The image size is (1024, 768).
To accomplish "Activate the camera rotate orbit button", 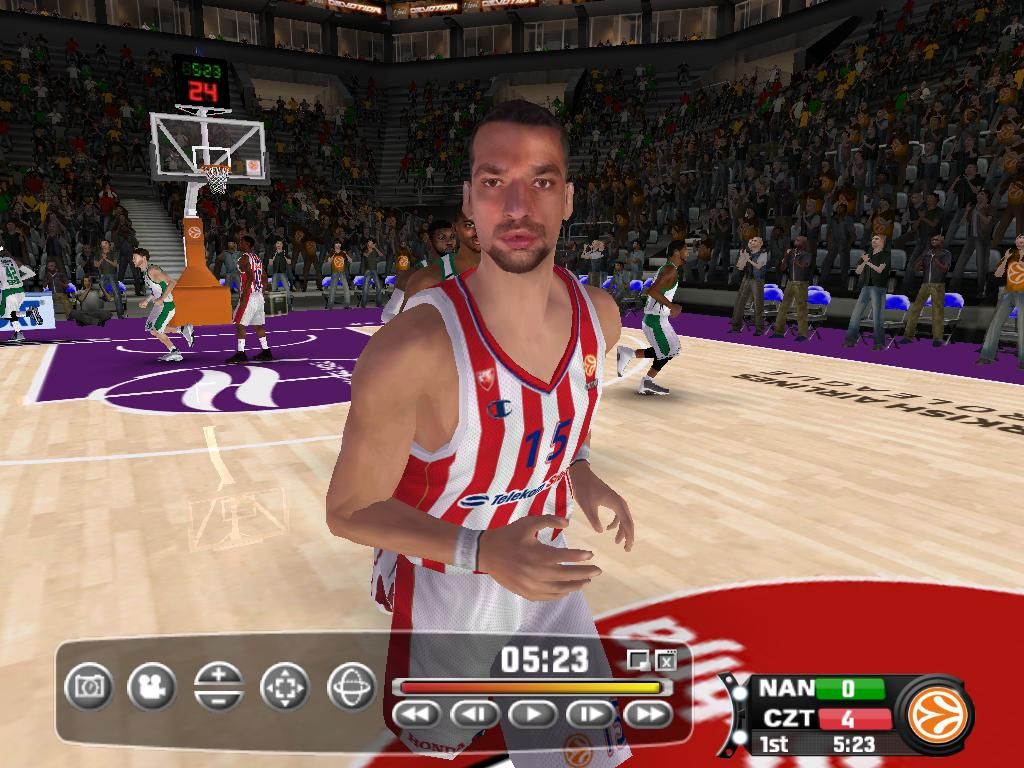I will click(351, 687).
